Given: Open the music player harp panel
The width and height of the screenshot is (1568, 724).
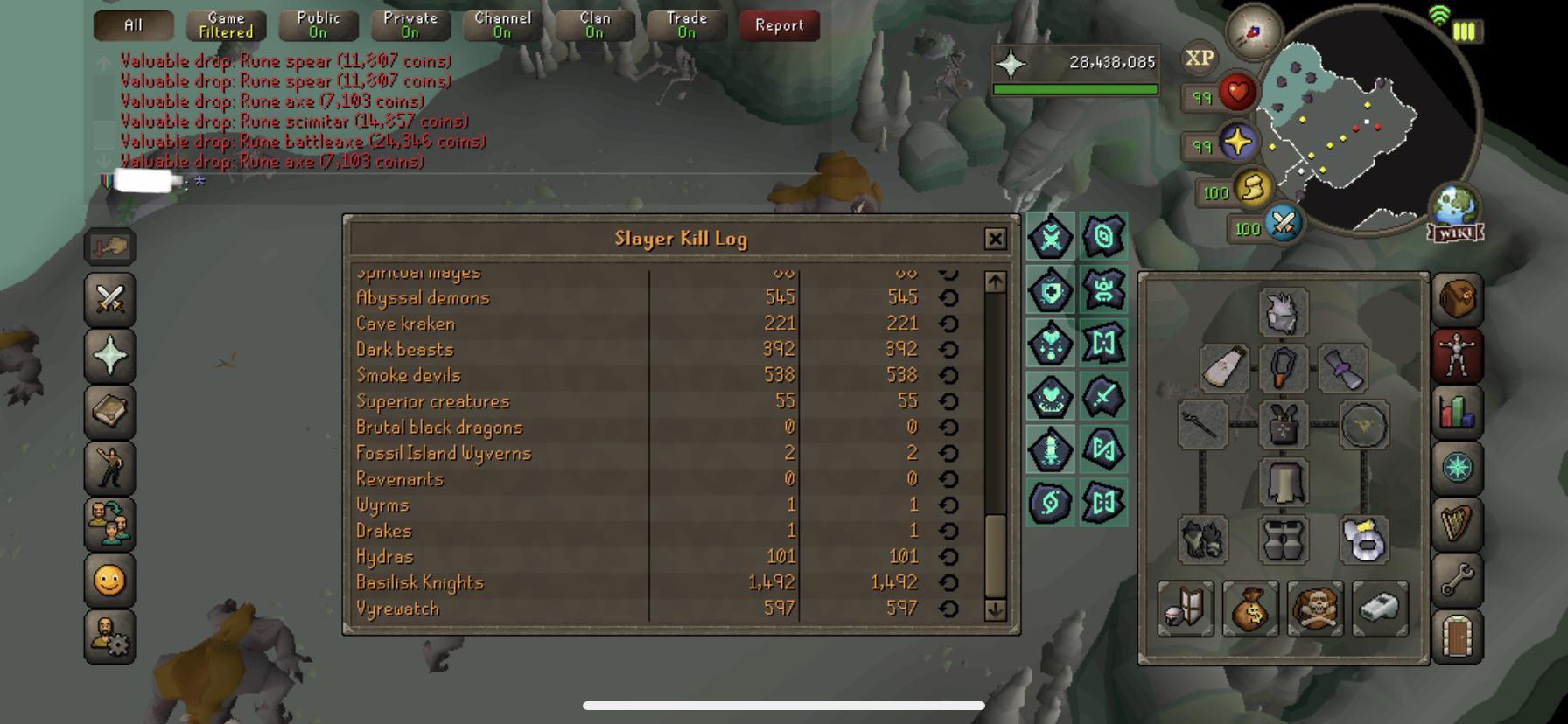Looking at the screenshot, I should [x=1457, y=520].
